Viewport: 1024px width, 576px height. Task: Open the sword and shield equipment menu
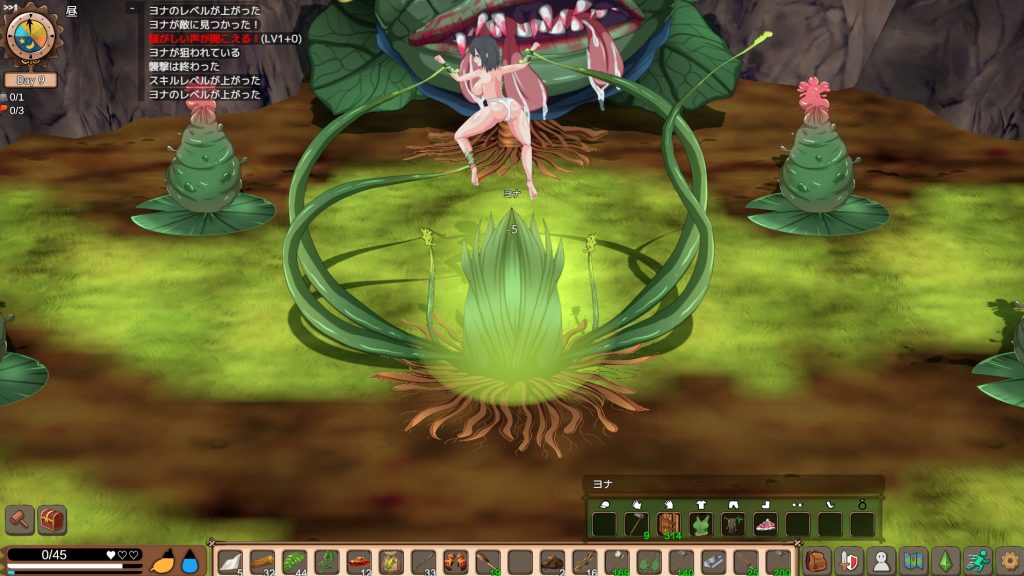click(849, 561)
